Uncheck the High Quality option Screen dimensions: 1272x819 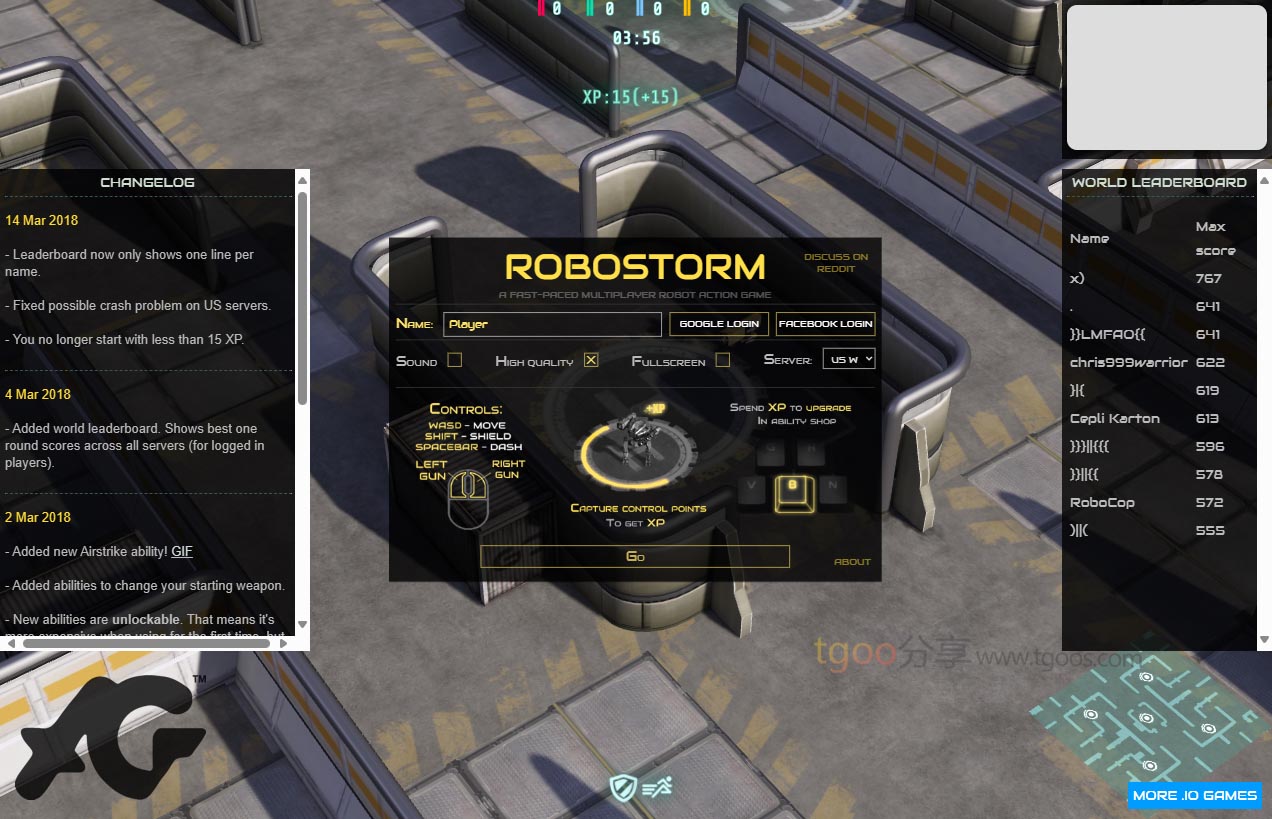(x=591, y=360)
